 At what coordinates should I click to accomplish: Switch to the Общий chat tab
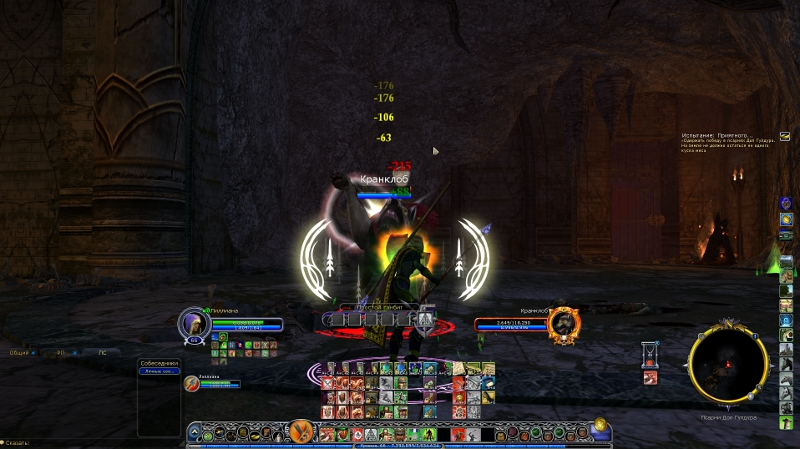tap(19, 352)
